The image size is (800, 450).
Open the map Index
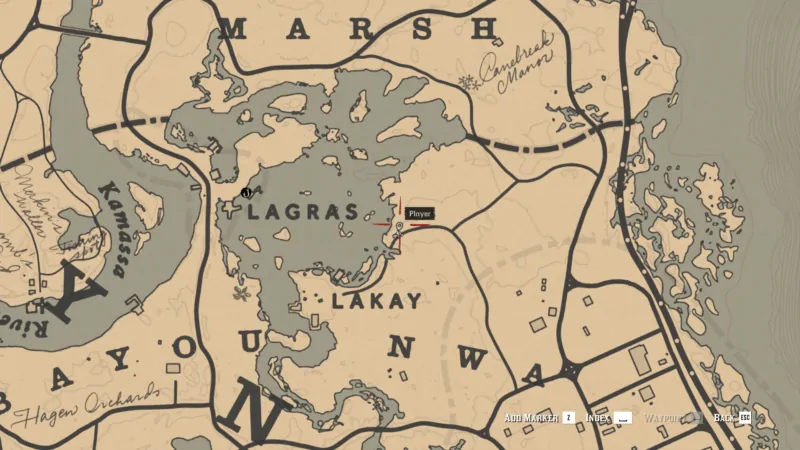point(610,417)
